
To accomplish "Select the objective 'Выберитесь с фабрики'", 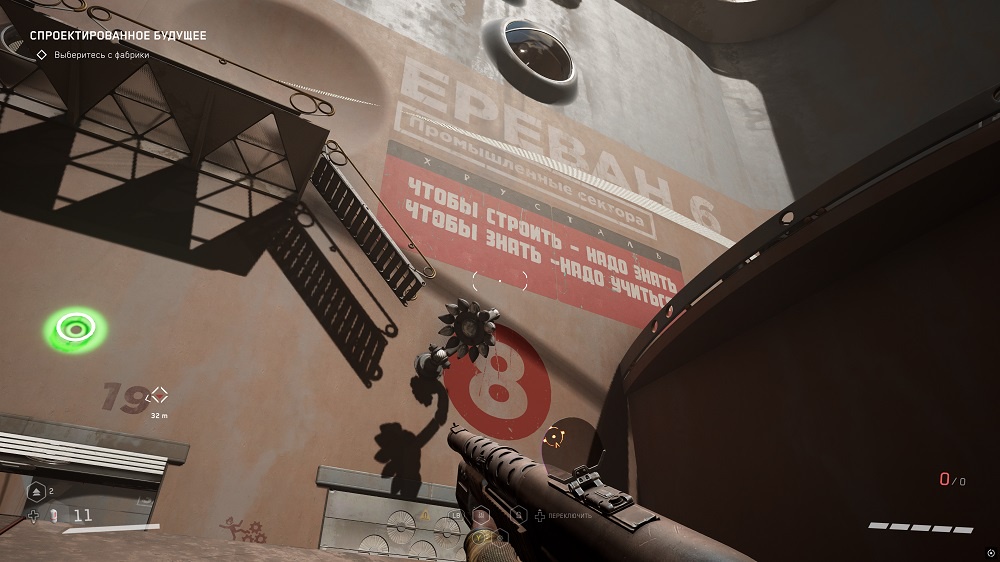I will click(102, 55).
